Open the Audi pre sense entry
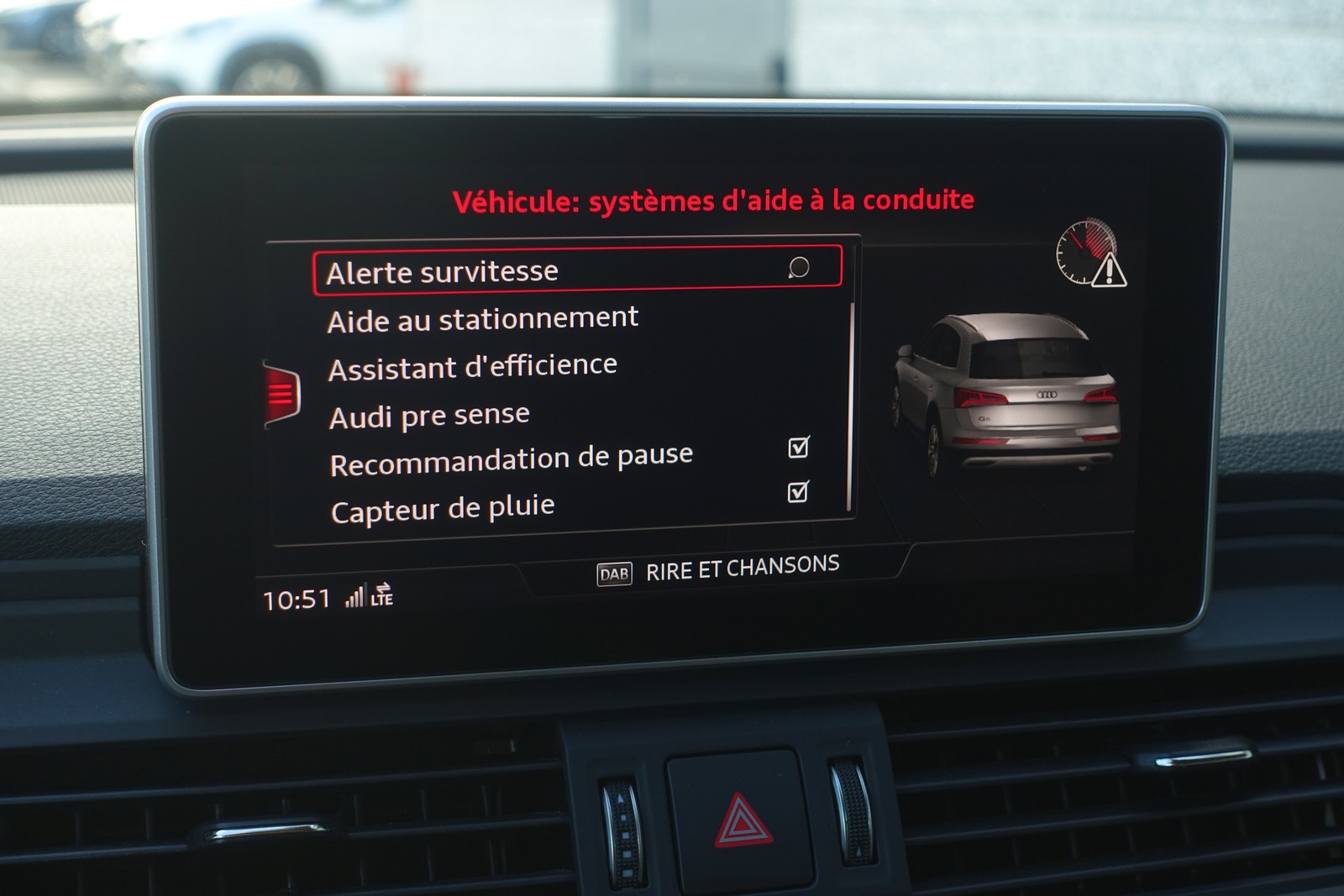This screenshot has height=896, width=1344. (429, 415)
